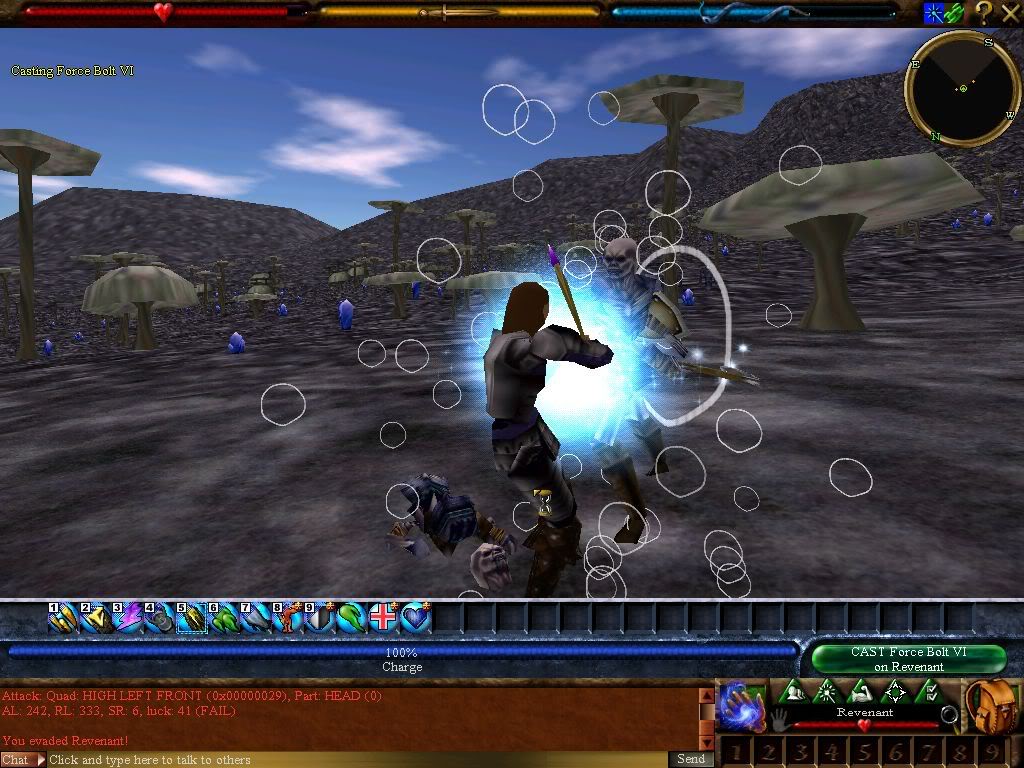This screenshot has width=1024, height=768.
Task: Examine target with the magnifying glass
Action: (949, 715)
